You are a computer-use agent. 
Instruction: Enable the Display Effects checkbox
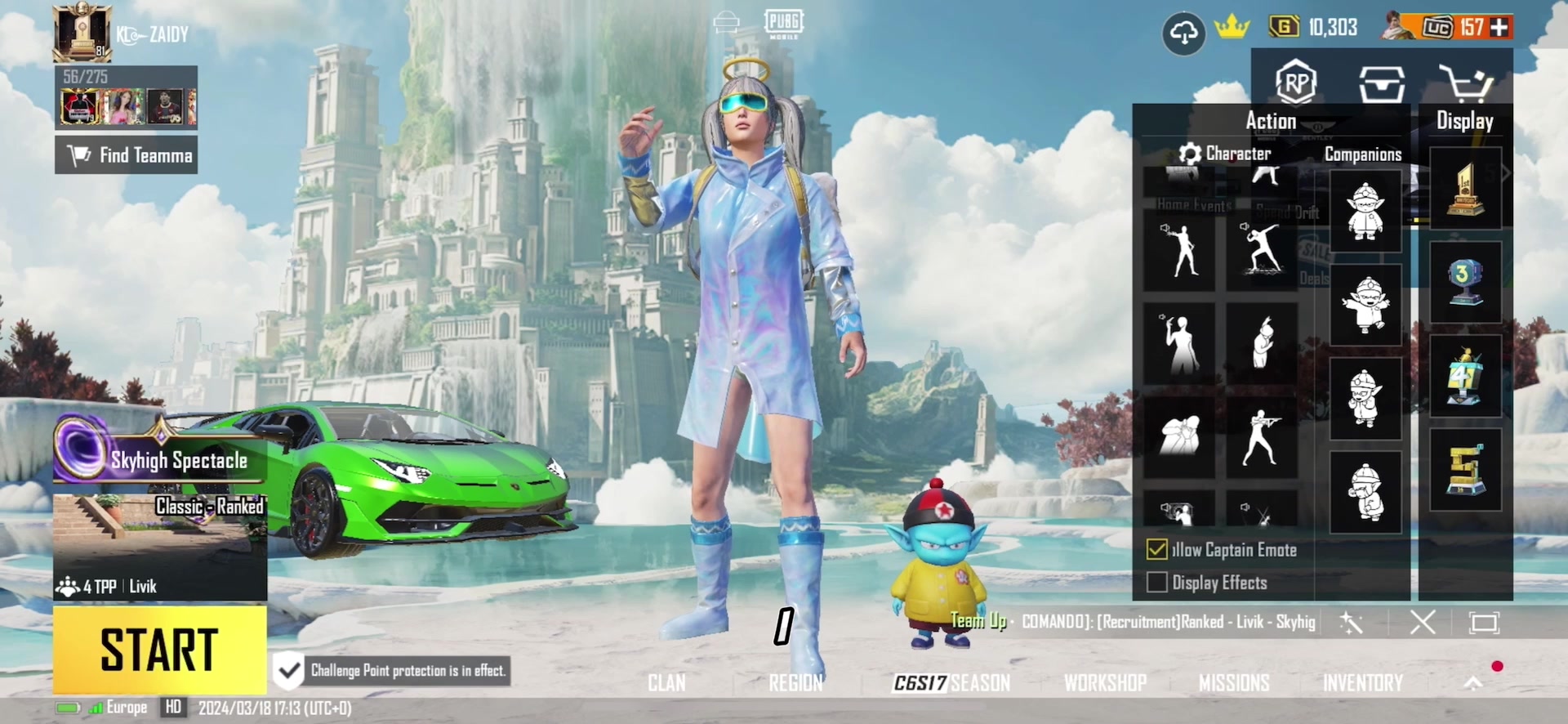tap(1156, 583)
